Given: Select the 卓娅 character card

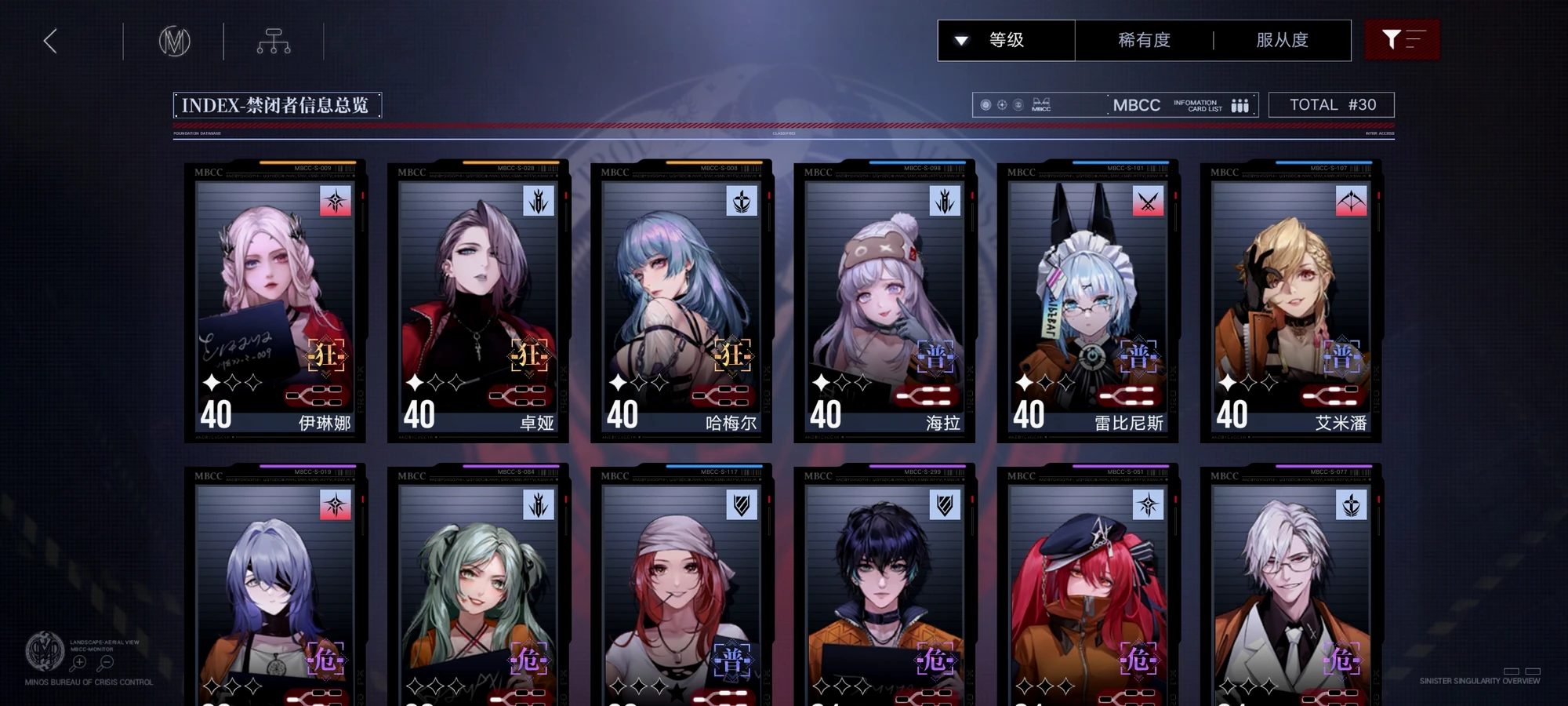Looking at the screenshot, I should pyautogui.click(x=478, y=302).
